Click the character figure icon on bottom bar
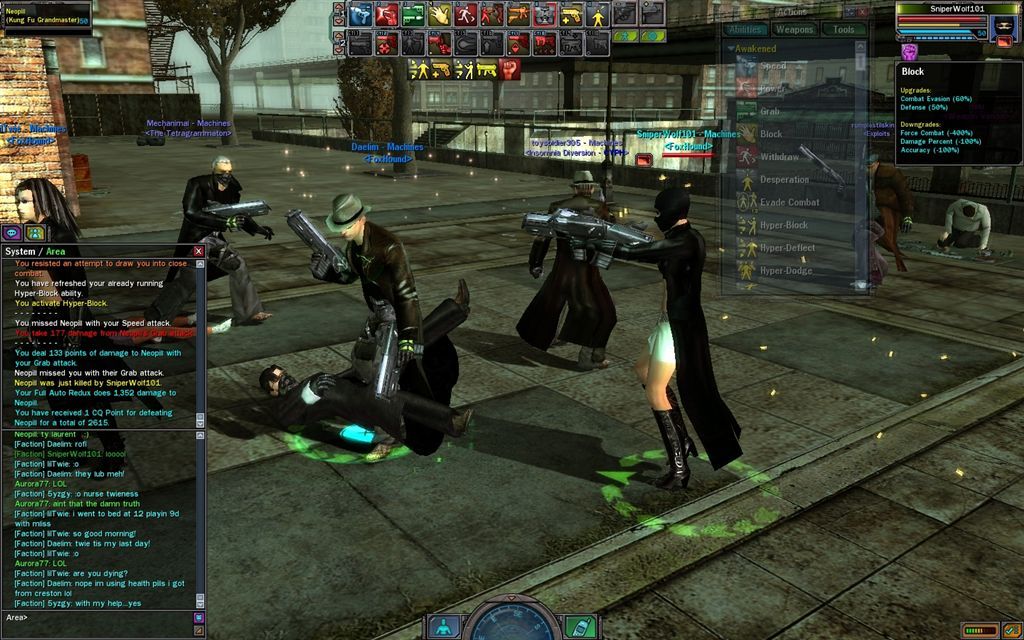1024x640 pixels. [x=444, y=627]
